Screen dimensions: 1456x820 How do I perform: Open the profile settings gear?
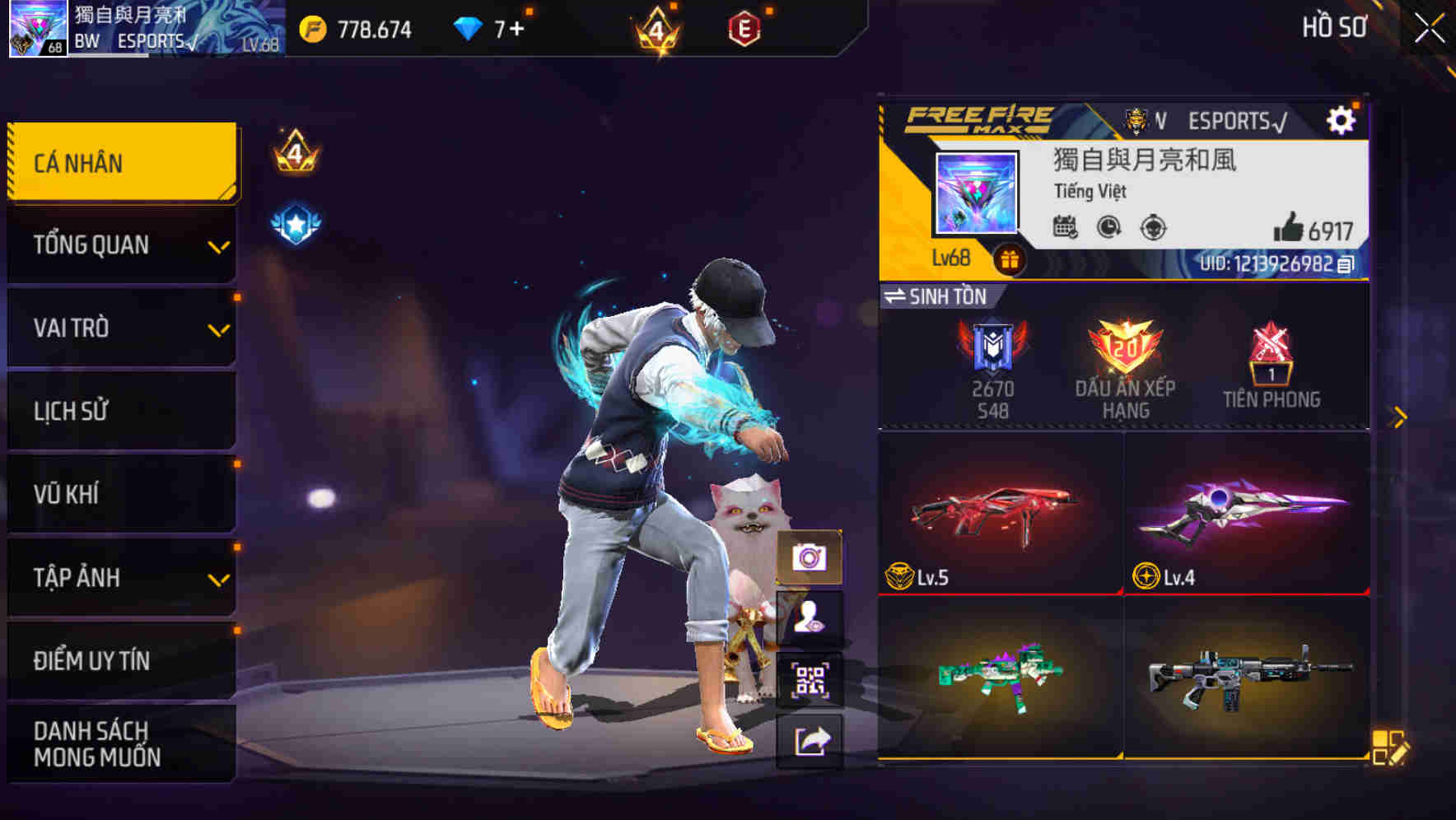pyautogui.click(x=1343, y=119)
